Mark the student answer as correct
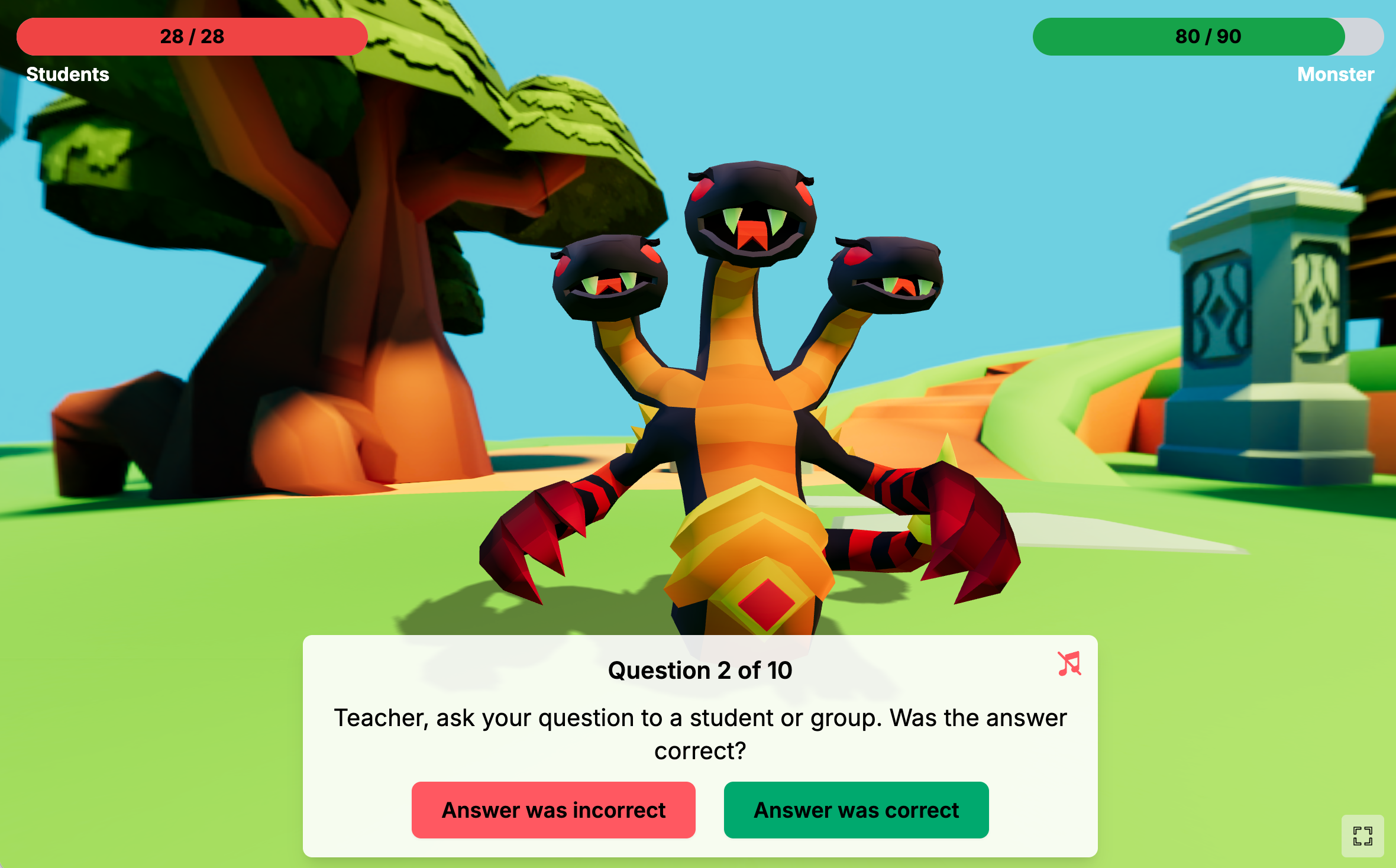 (x=855, y=809)
